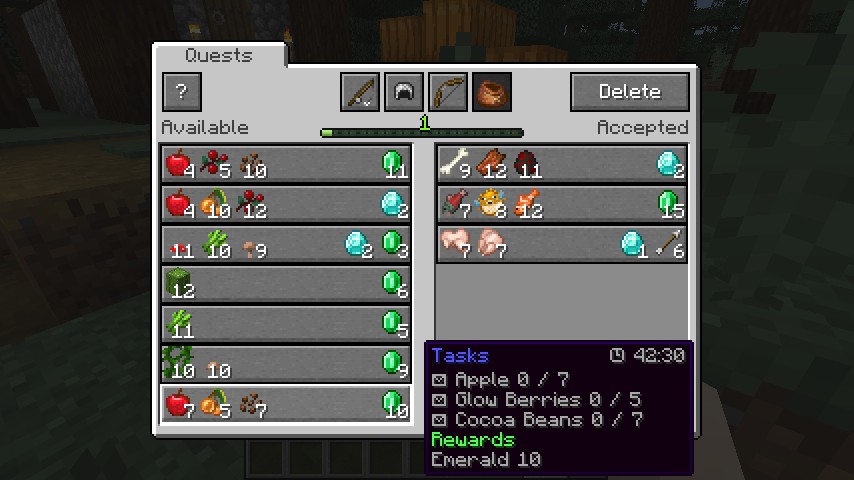Select the fishing rod category icon
Image resolution: width=854 pixels, height=480 pixels.
pyautogui.click(x=359, y=92)
